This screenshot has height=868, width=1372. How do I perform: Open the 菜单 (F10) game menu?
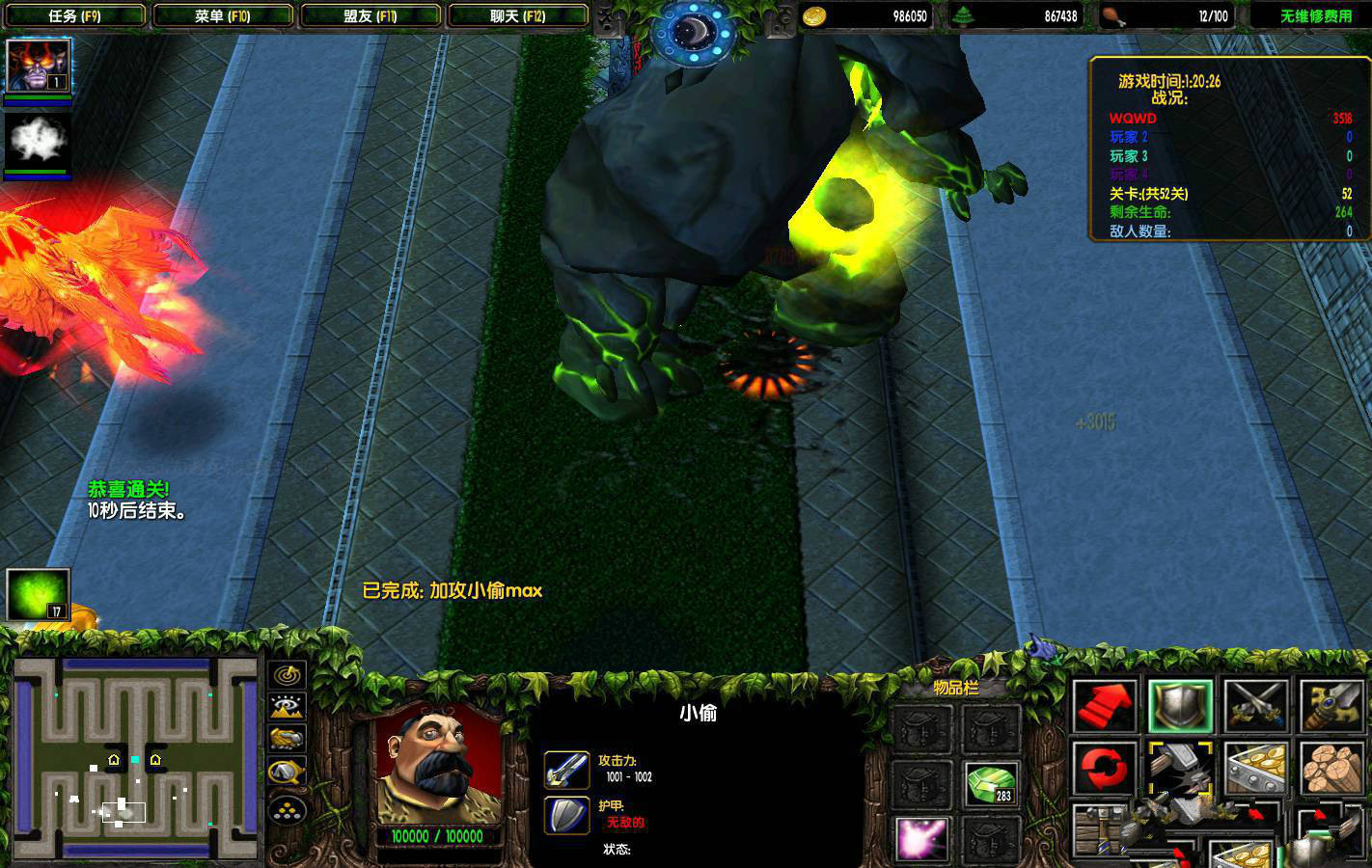(x=222, y=16)
